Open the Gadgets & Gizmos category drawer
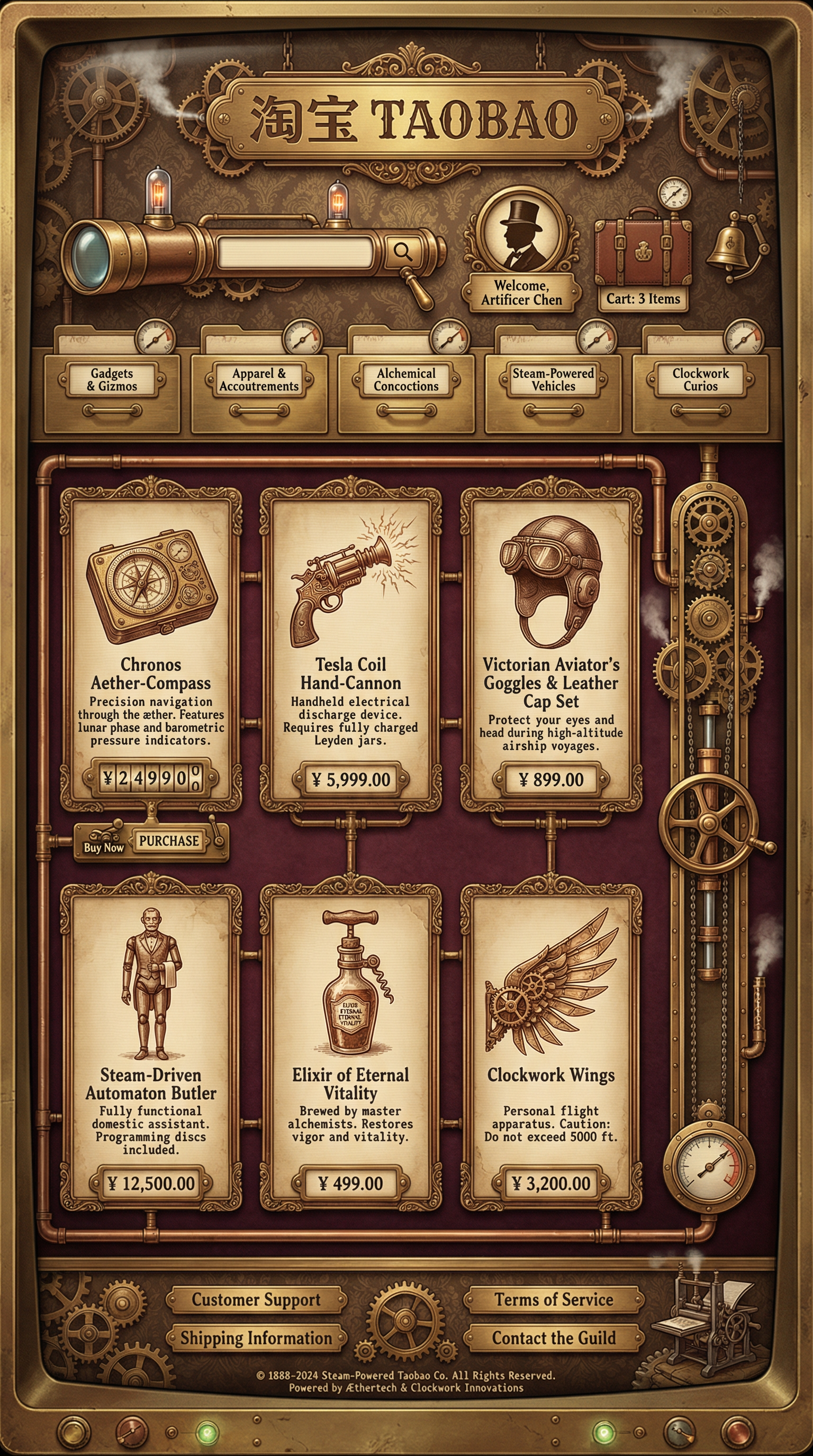The image size is (813, 1456). 112,381
